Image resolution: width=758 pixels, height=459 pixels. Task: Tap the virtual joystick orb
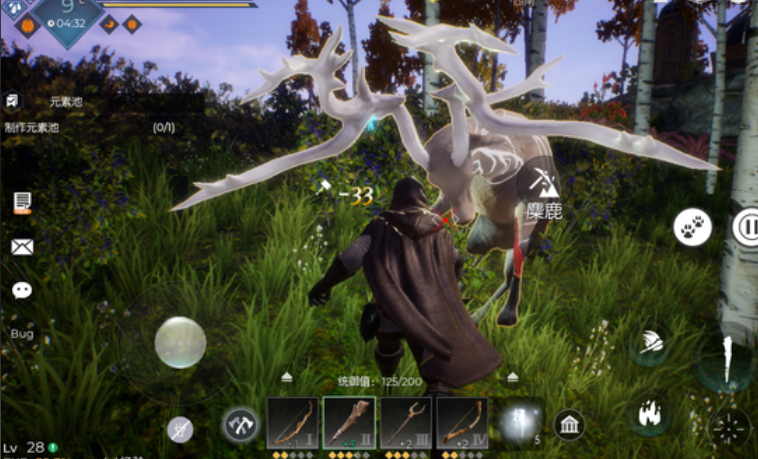coord(181,342)
